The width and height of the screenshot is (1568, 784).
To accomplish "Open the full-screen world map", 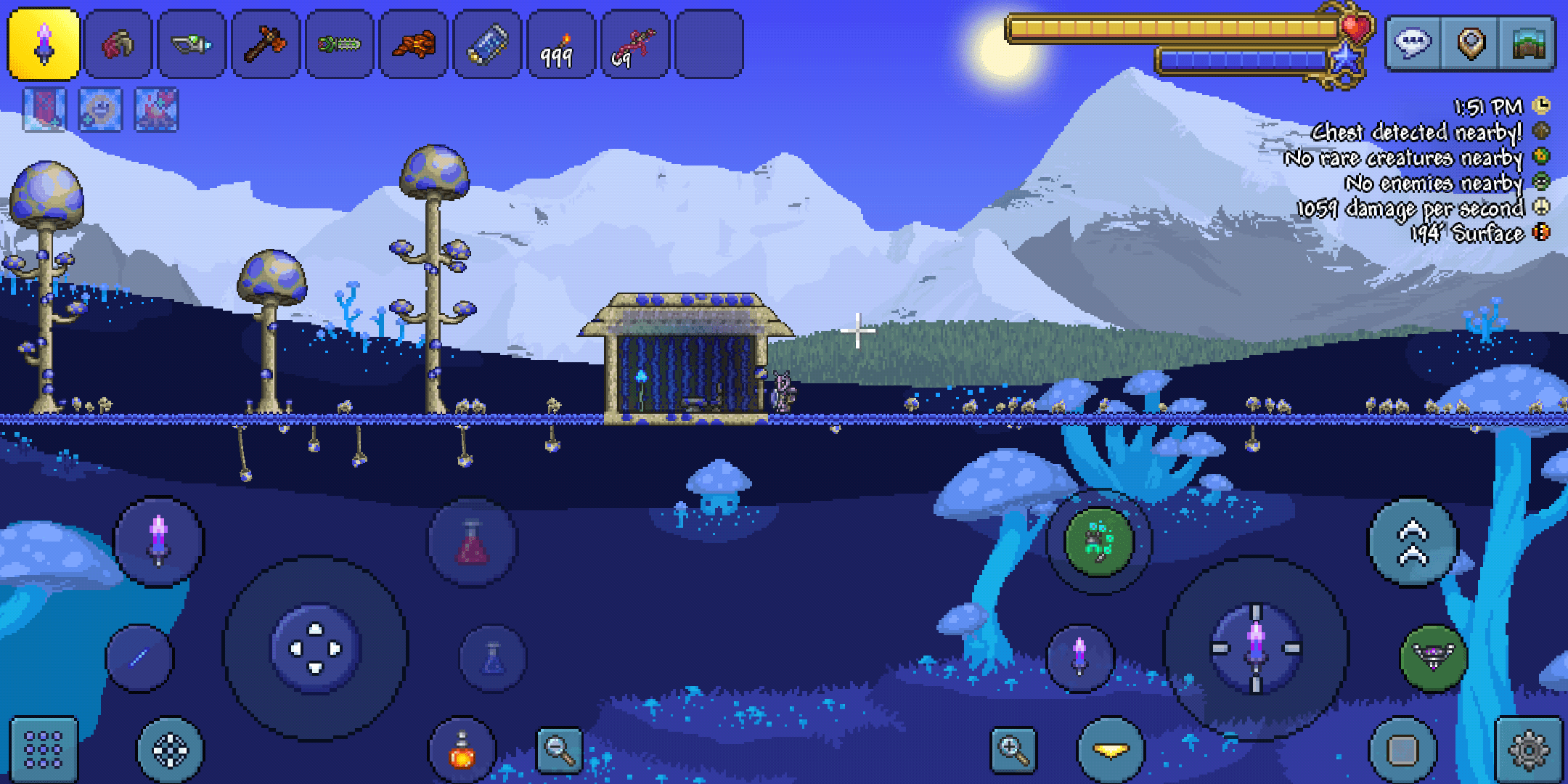I will coord(1528,44).
